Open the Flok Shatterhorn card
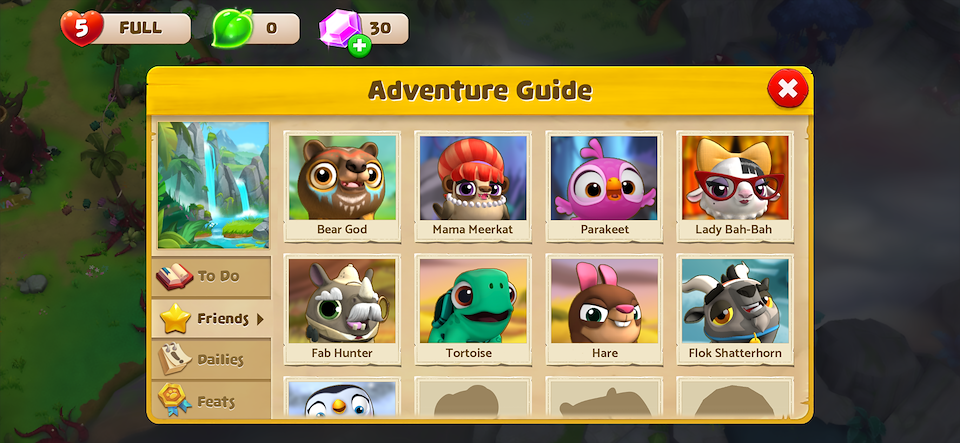 tap(735, 310)
